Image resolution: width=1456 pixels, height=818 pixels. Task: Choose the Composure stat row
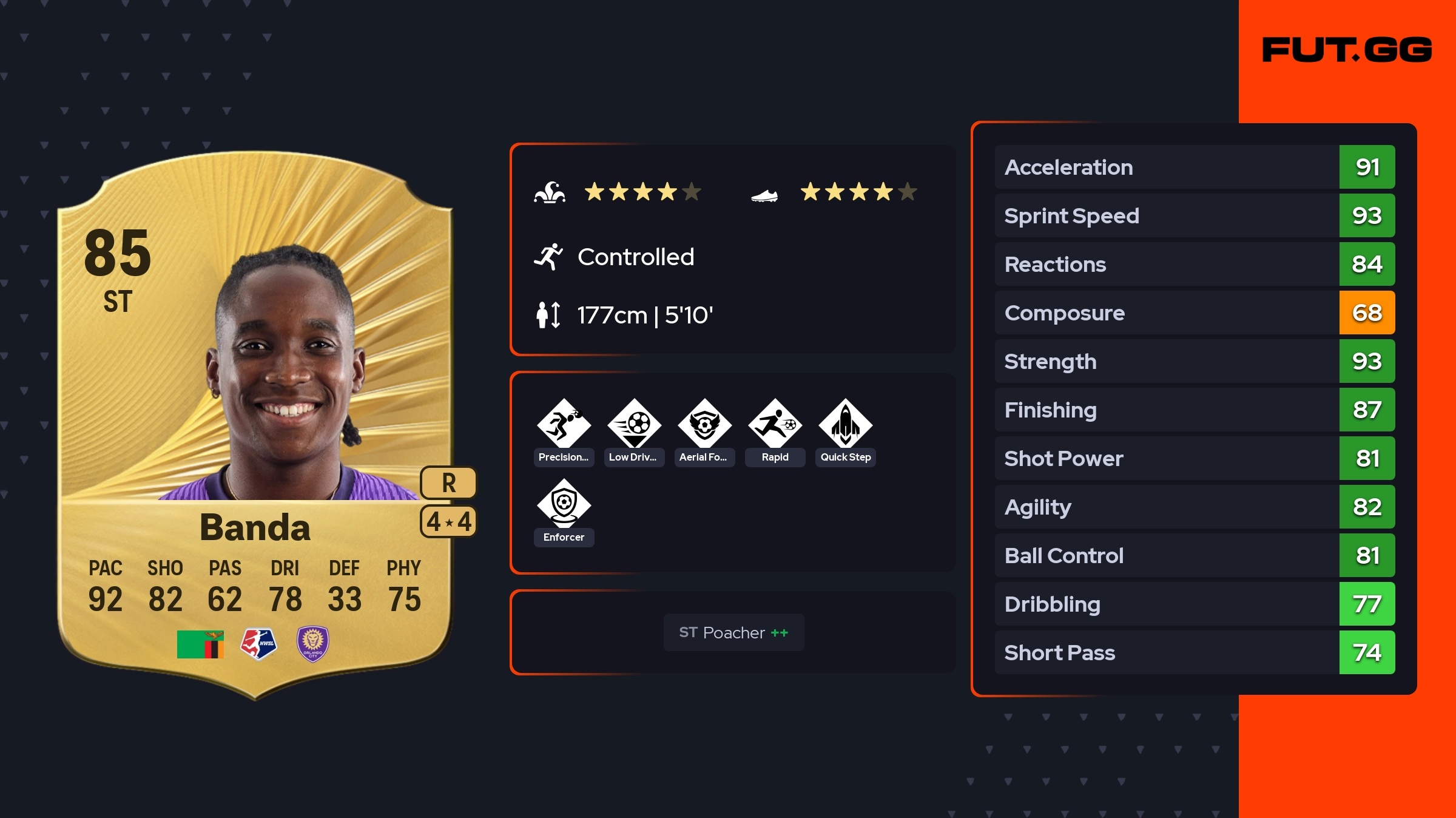(1194, 313)
